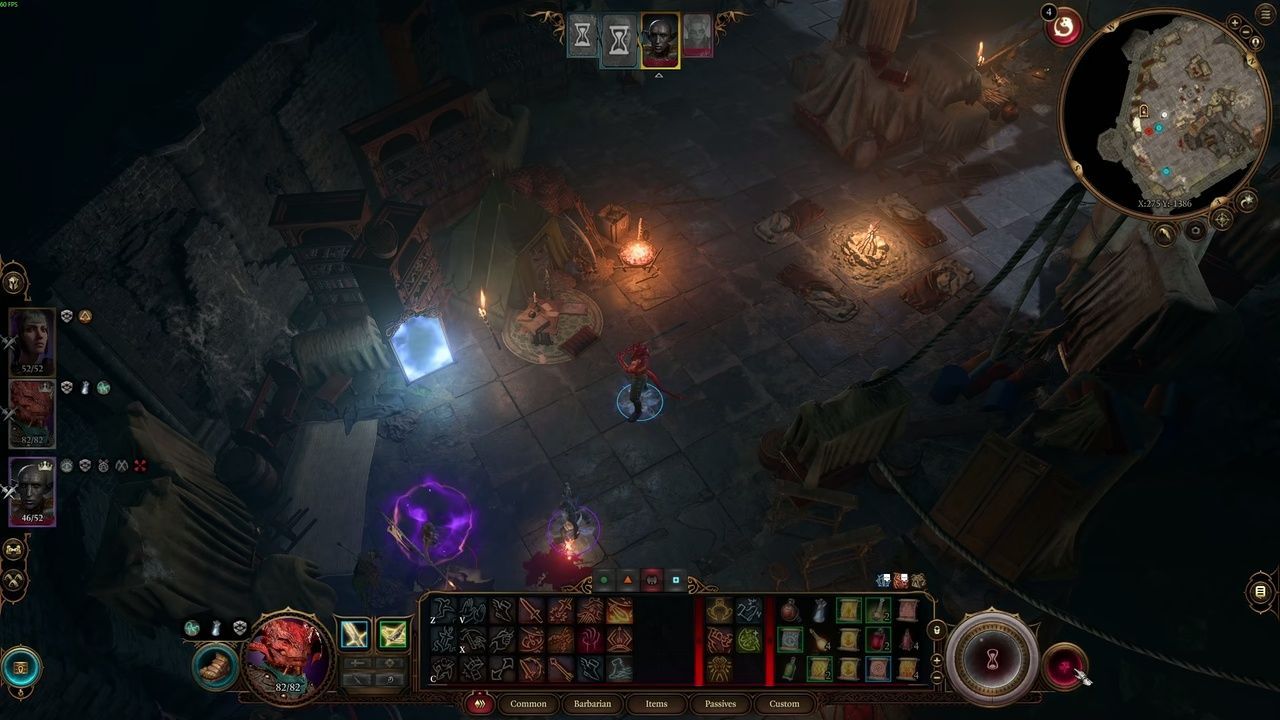Screen dimensions: 1280x720
Task: Toggle the hotbar lock padlock
Action: pos(937,630)
